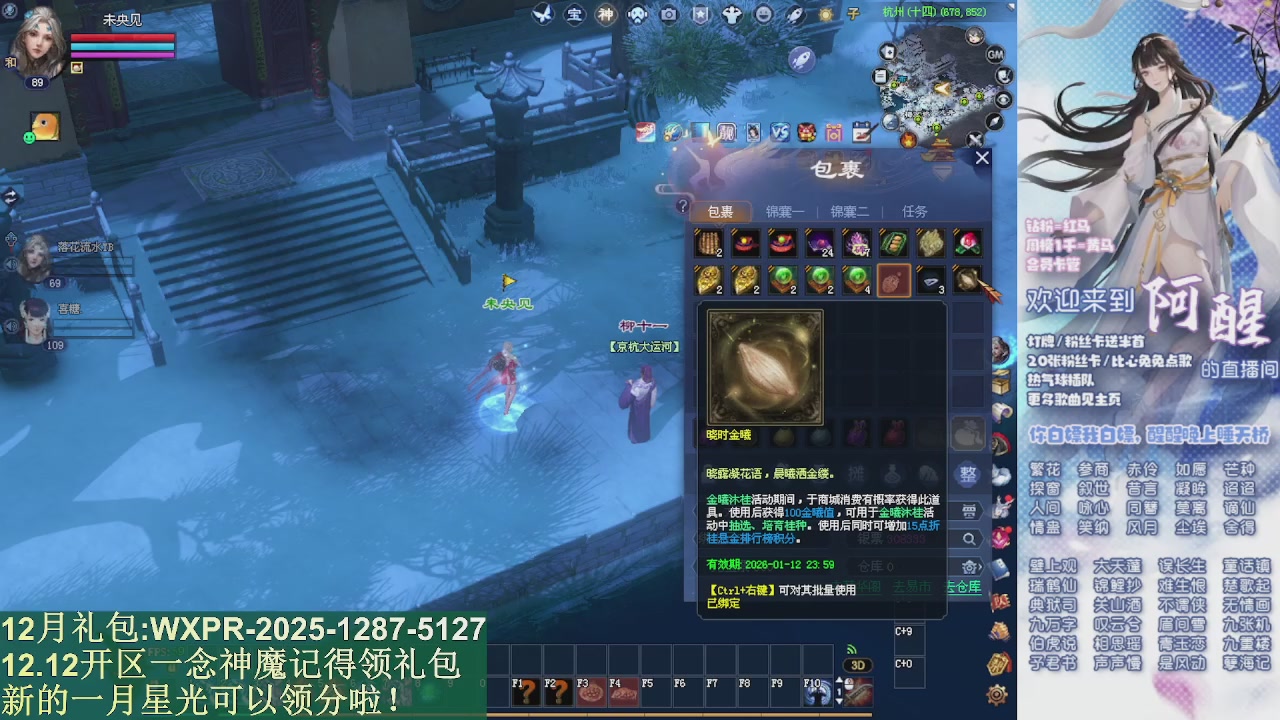Switch to the 任务 tab in bag window
Image resolution: width=1280 pixels, height=720 pixels.
[917, 212]
